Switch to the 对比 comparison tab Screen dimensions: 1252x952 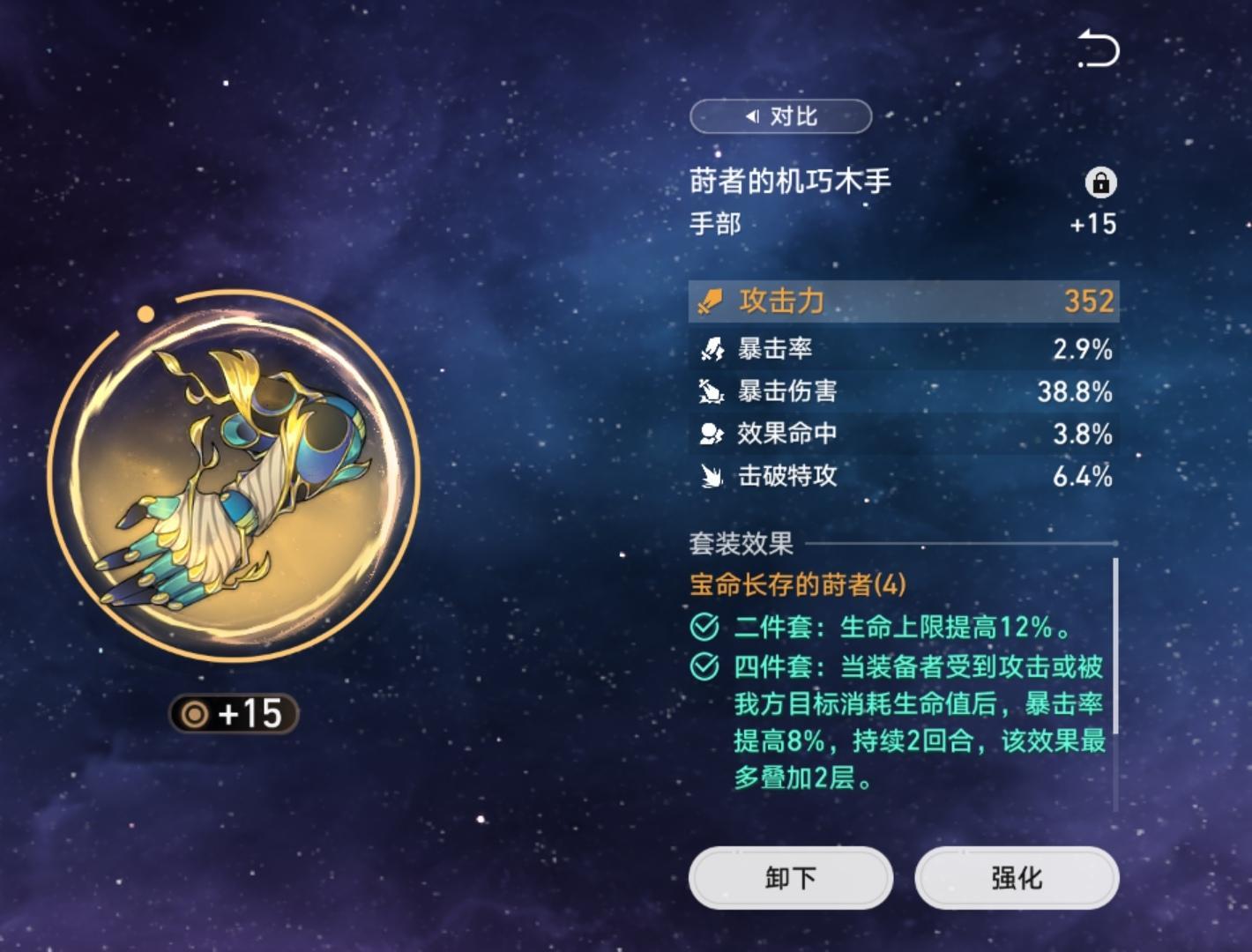(x=780, y=116)
